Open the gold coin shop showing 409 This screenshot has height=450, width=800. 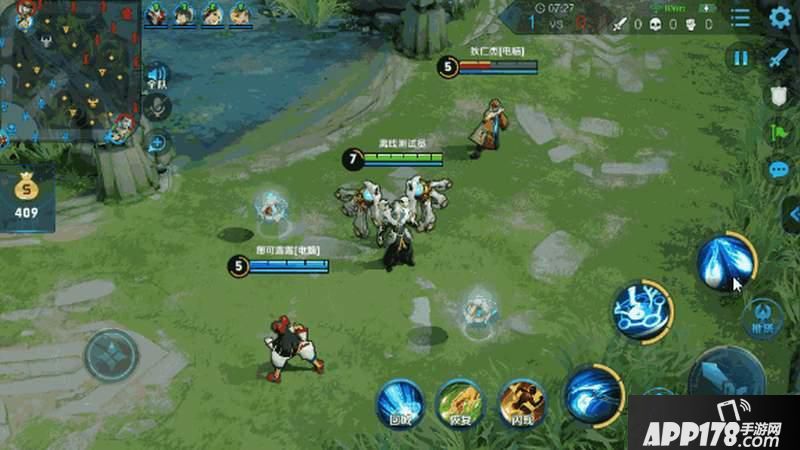[x=26, y=196]
